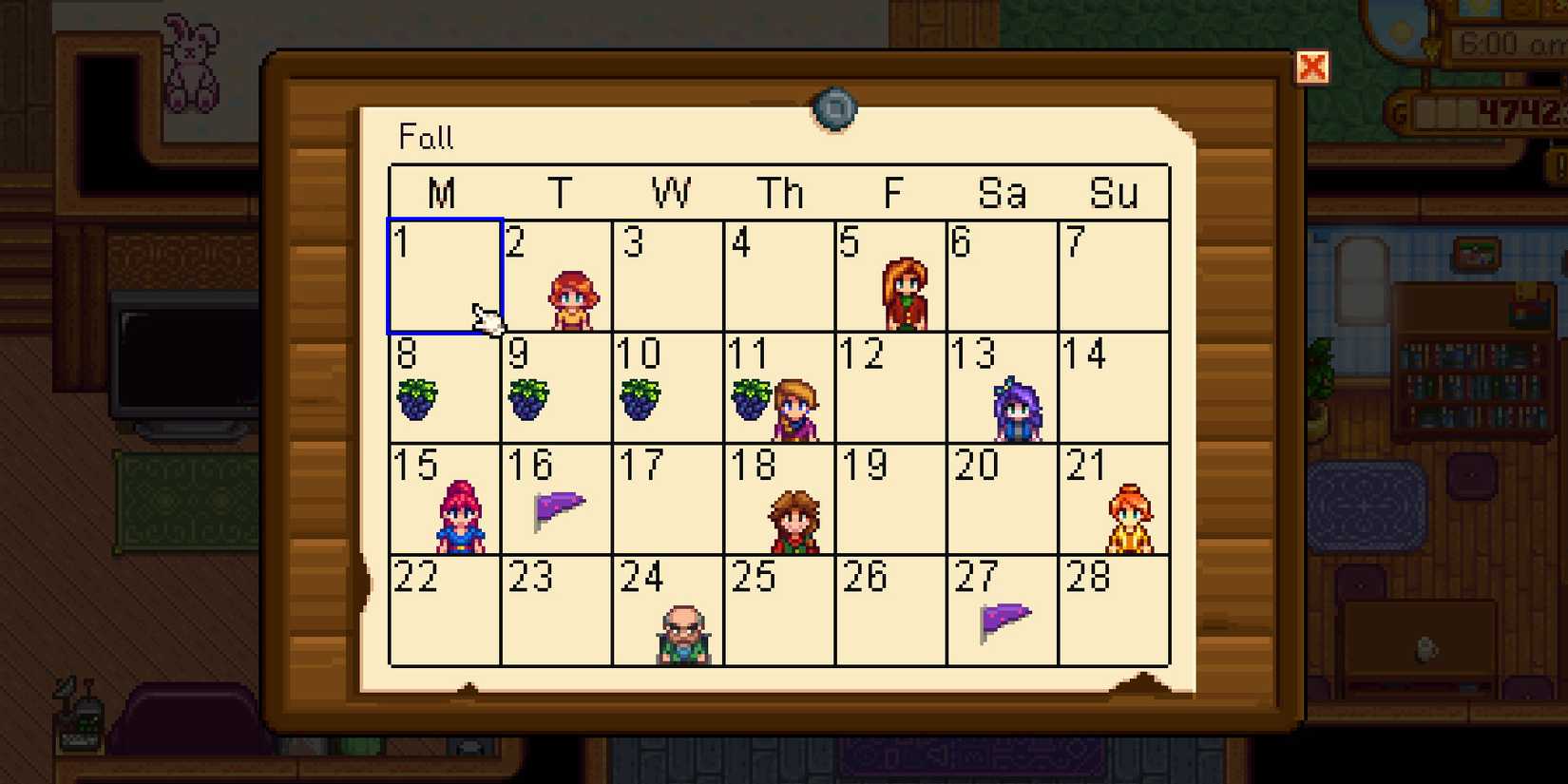The height and width of the screenshot is (784, 1568).
Task: Click George's portrait on Fall 24
Action: point(681,632)
